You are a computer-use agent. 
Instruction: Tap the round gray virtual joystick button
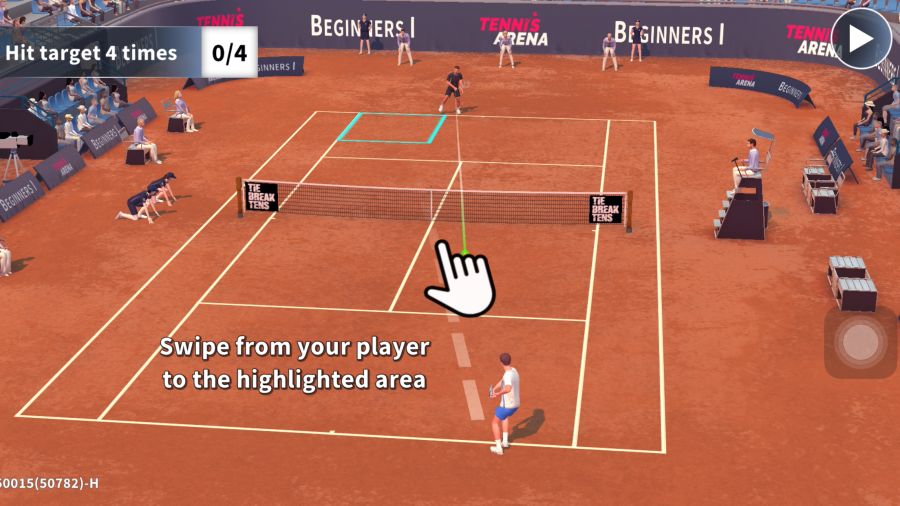pos(860,342)
